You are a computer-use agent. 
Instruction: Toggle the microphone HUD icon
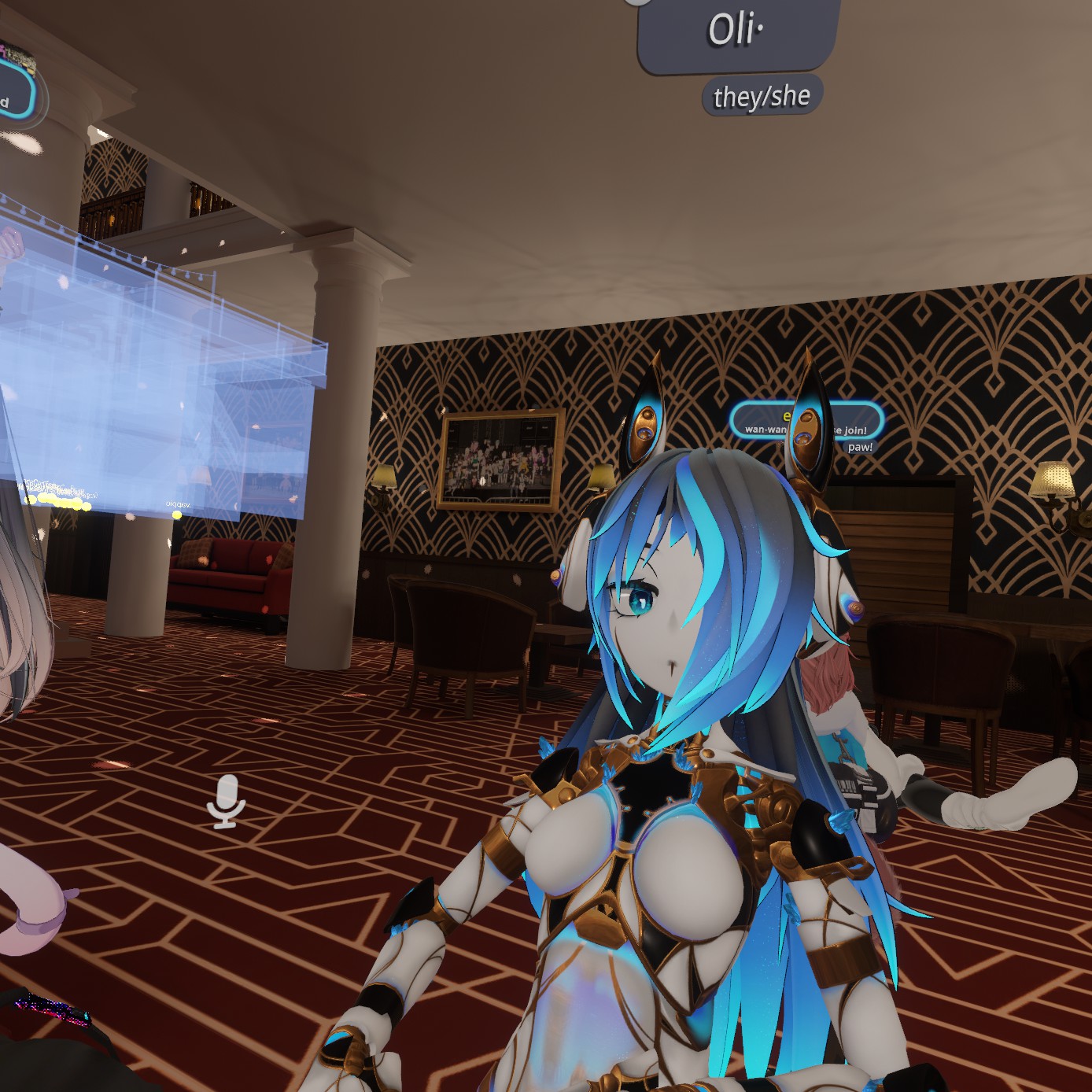click(227, 801)
